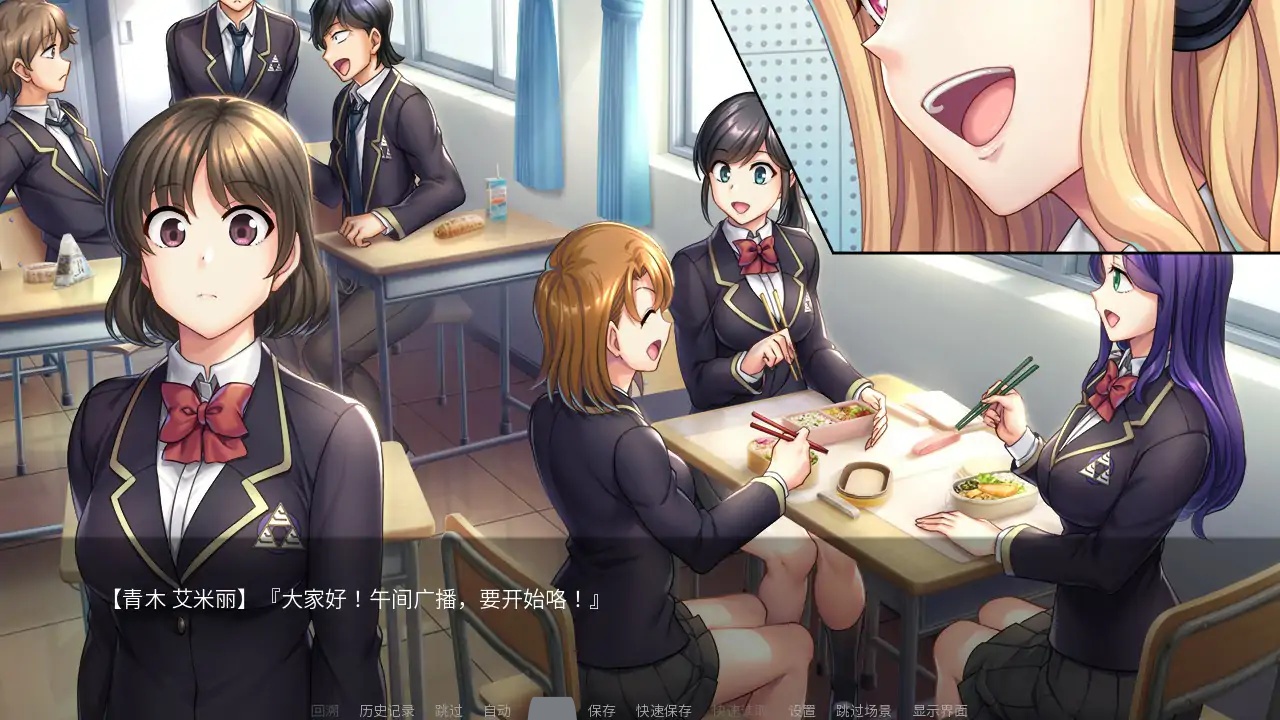Perform a 快速保存 quick save
This screenshot has height=720, width=1280.
click(664, 710)
